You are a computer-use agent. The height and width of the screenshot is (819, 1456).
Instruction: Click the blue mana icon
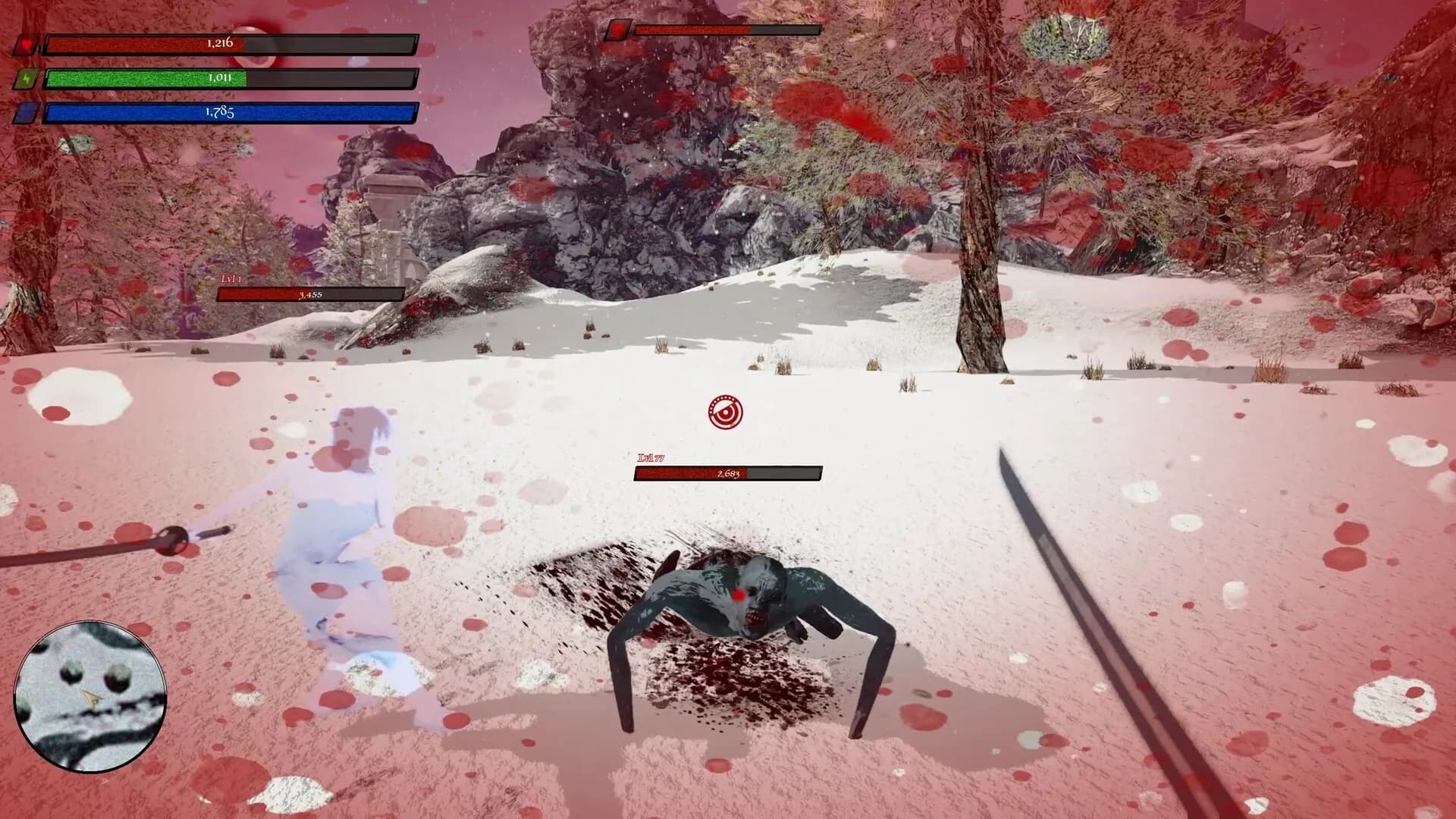27,113
